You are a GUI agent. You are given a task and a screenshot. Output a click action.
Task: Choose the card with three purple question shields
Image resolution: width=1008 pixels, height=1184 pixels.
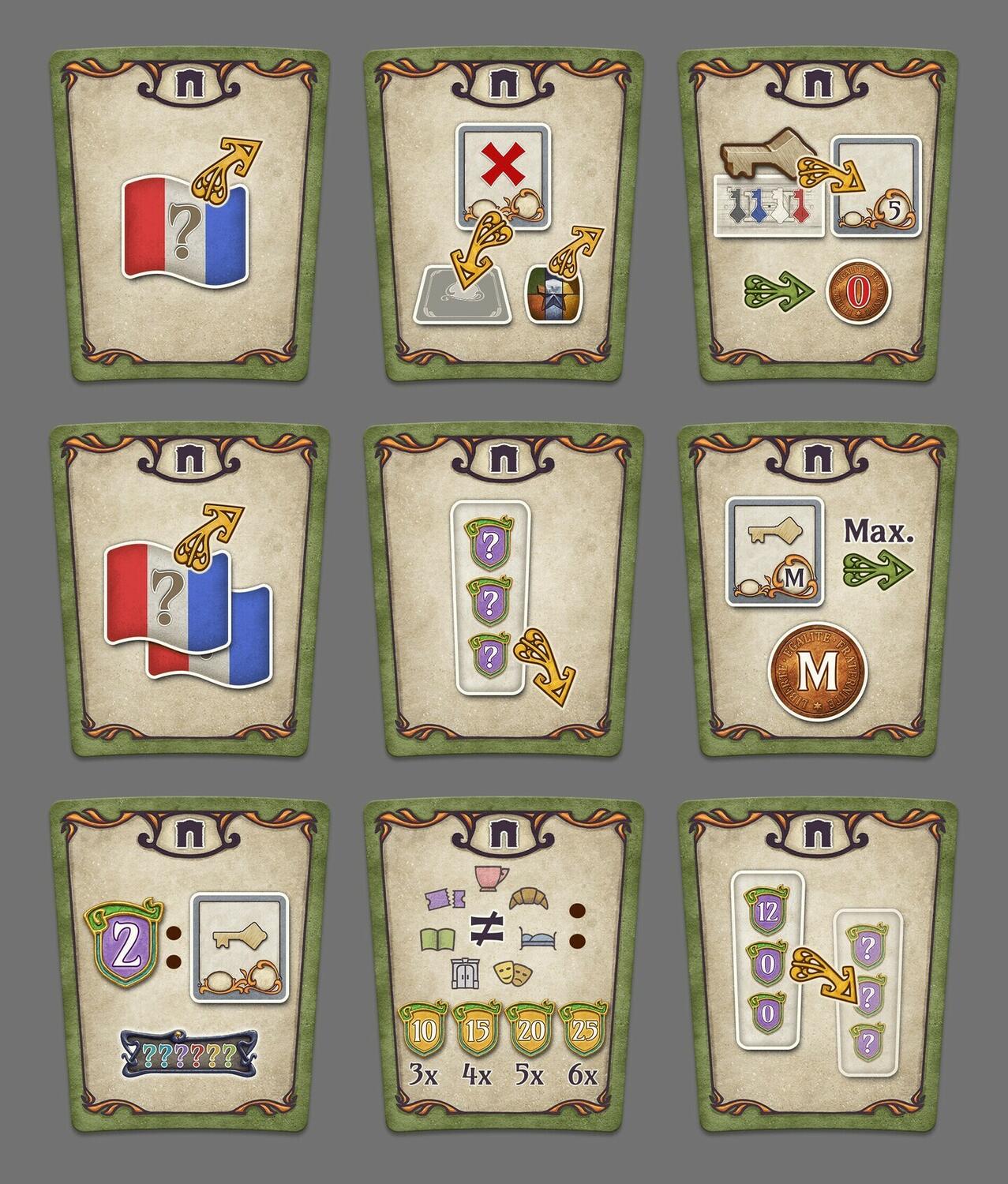coord(503,592)
